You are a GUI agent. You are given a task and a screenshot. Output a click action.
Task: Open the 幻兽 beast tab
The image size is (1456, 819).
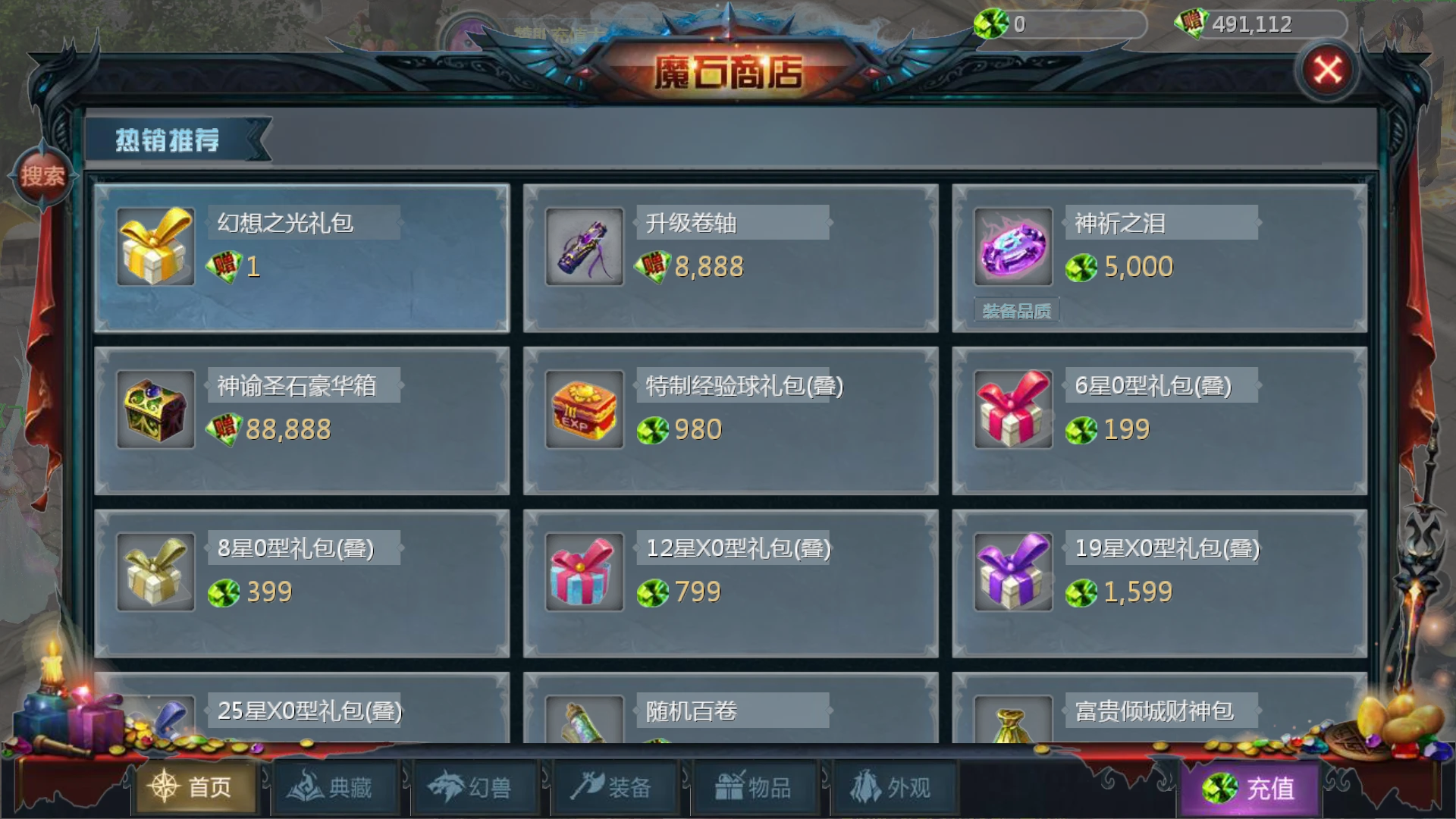click(x=476, y=787)
